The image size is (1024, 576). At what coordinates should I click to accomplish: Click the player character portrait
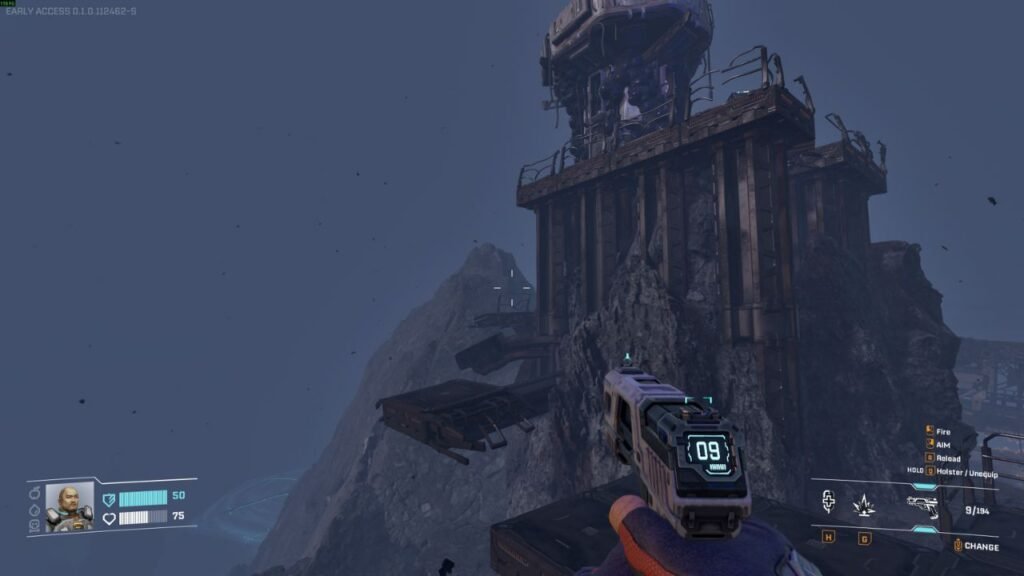pyautogui.click(x=69, y=506)
